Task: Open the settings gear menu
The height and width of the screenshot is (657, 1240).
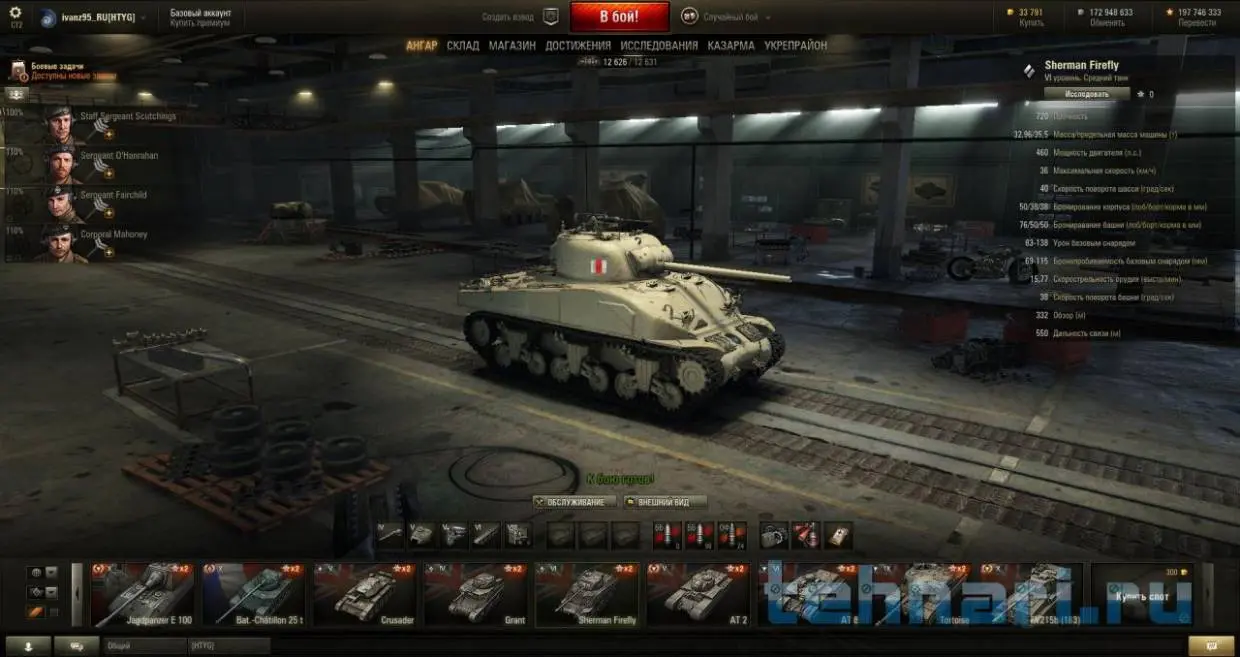Action: pos(15,13)
